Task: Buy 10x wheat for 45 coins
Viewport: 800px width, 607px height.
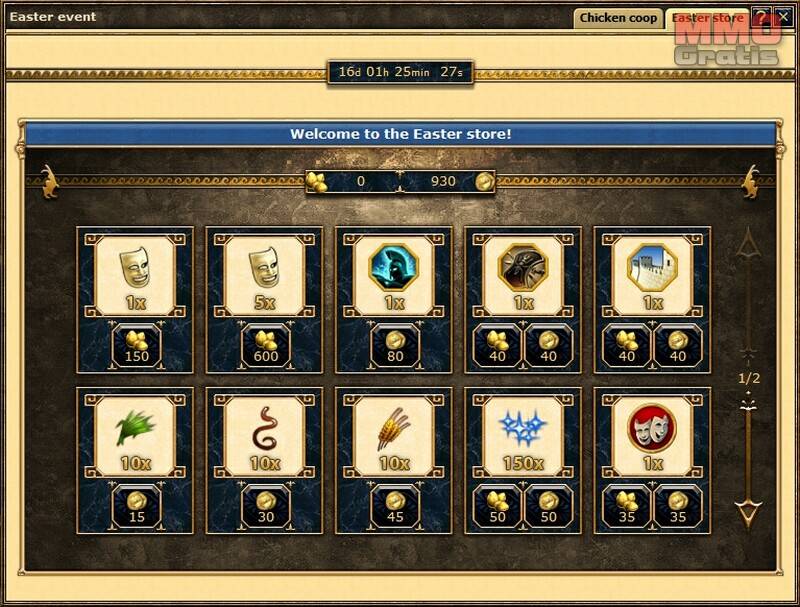Action: (x=393, y=506)
